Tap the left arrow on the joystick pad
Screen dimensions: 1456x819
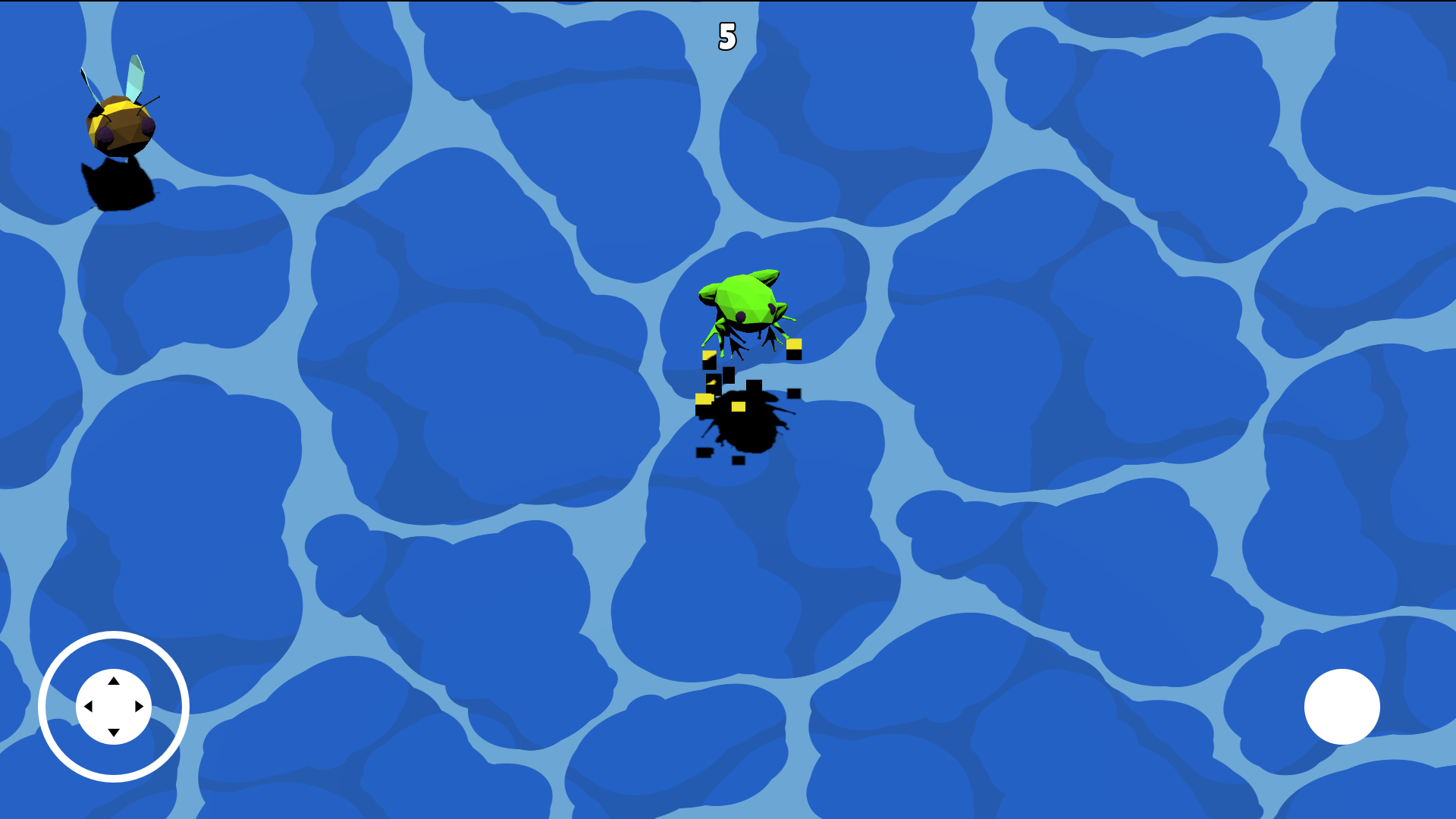click(89, 708)
